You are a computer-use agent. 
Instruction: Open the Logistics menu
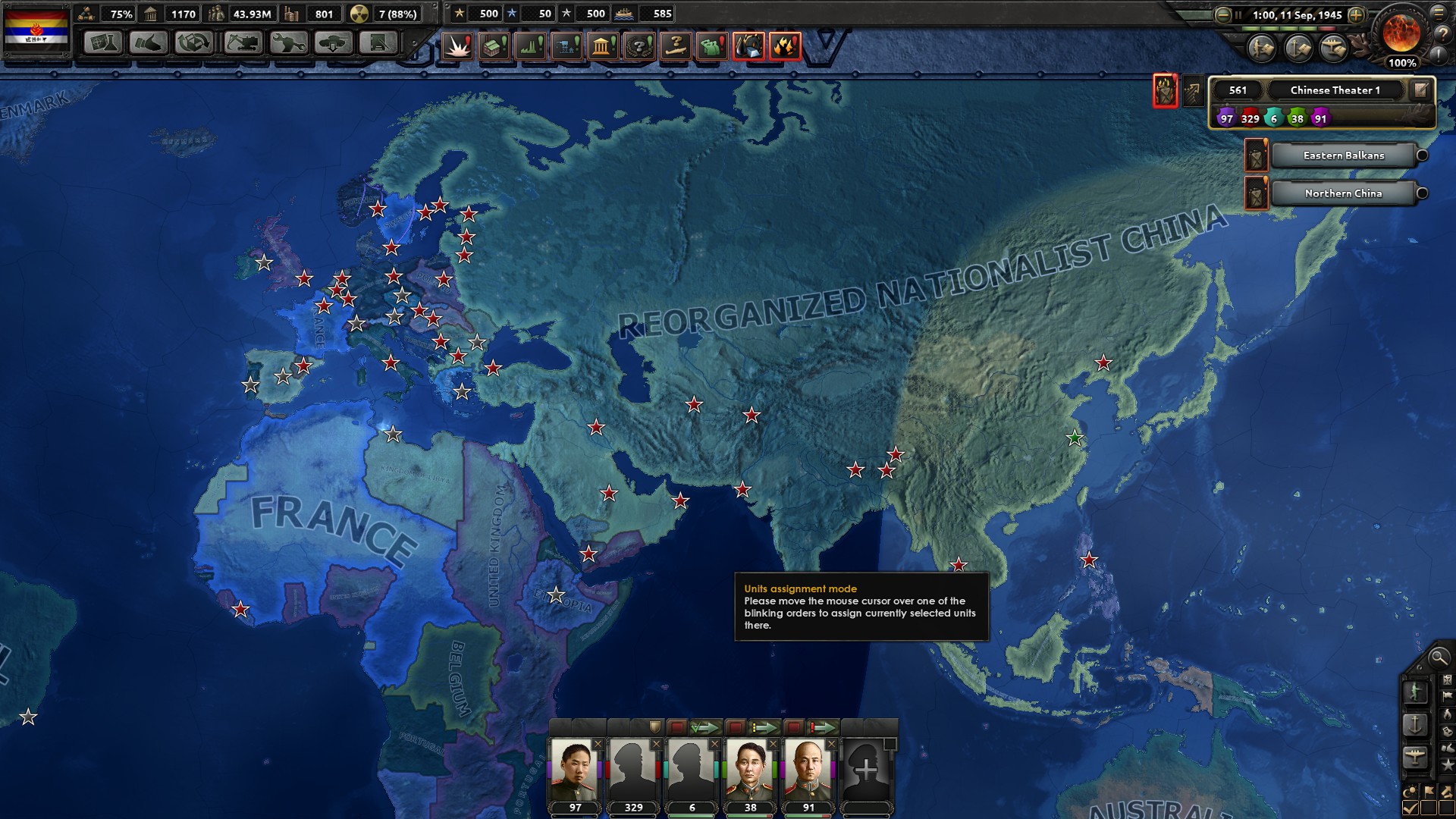tap(378, 43)
